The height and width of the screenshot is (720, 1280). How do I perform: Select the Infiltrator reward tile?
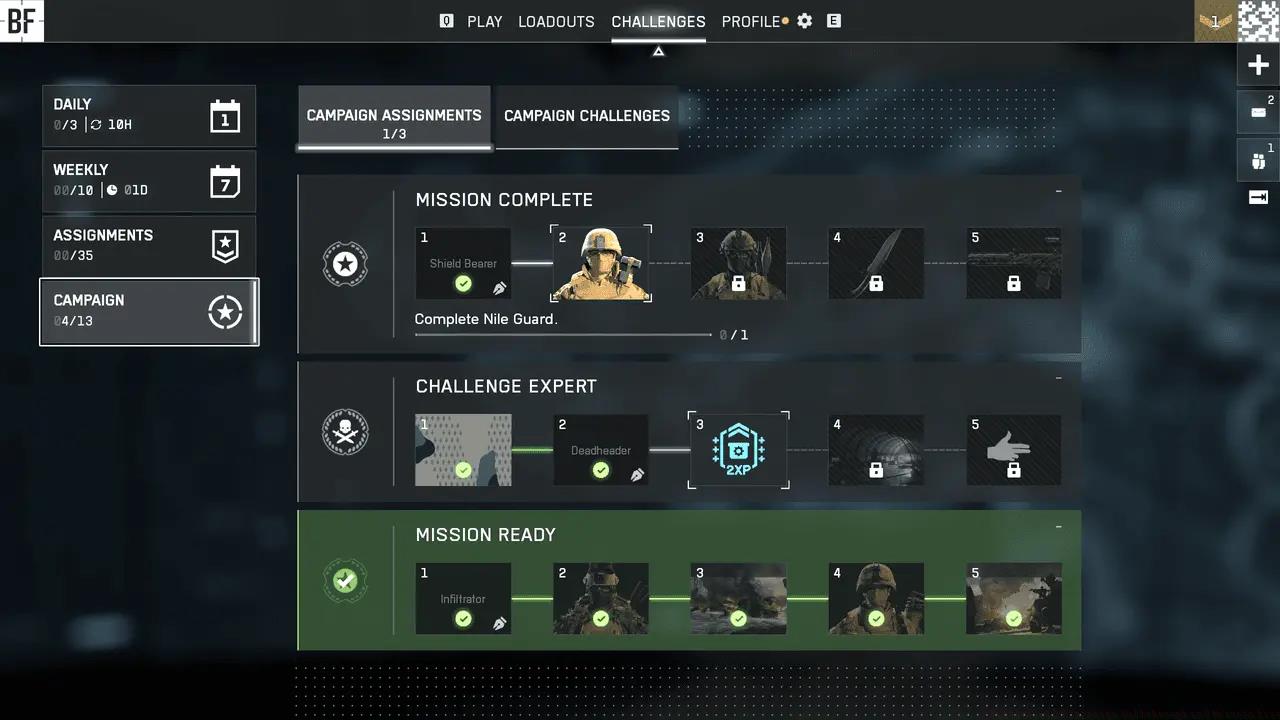[x=463, y=598]
